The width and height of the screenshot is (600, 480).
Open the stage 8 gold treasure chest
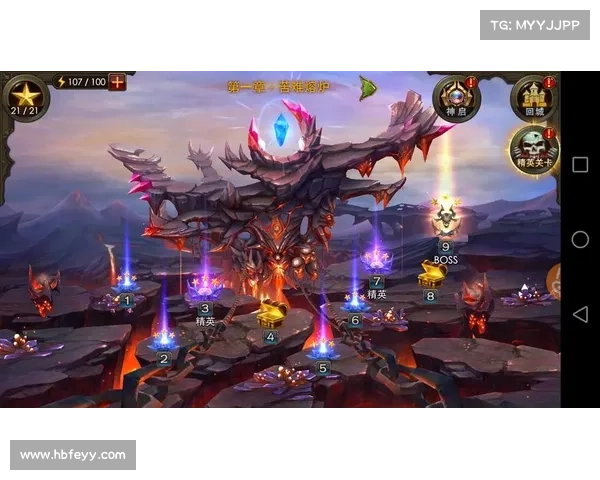431,274
